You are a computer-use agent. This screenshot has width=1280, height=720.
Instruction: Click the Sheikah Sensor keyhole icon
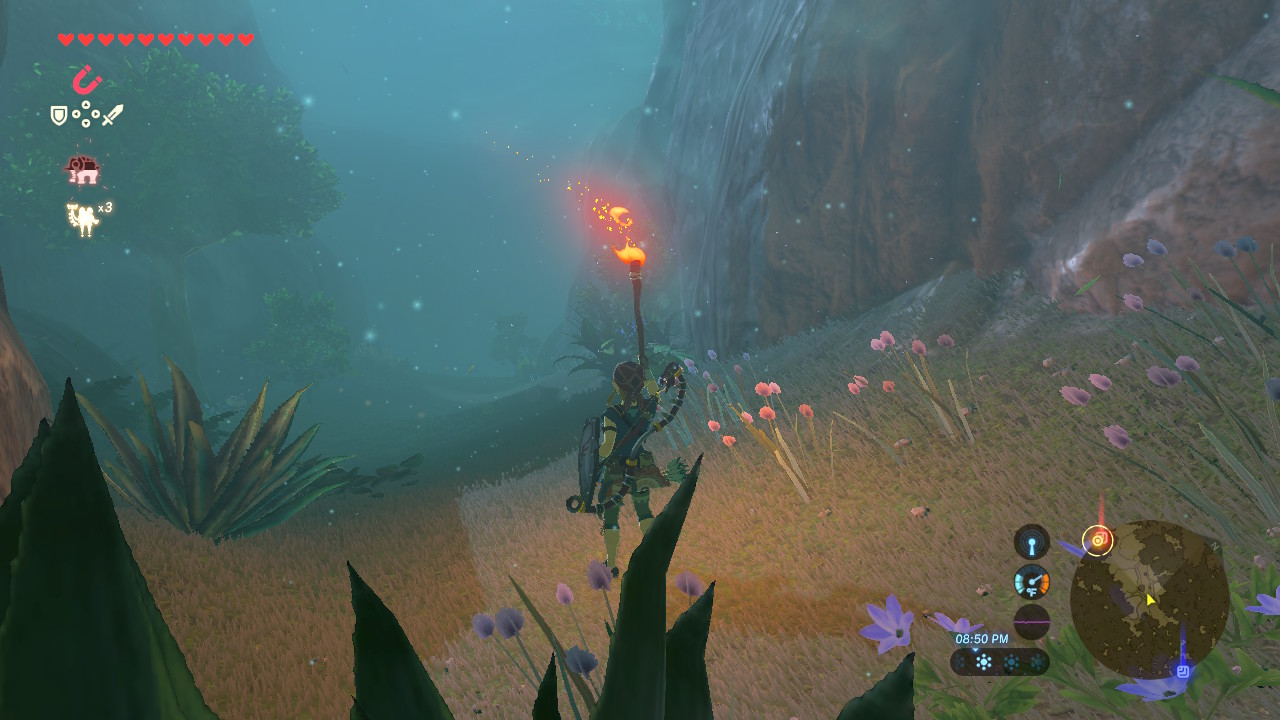tap(1031, 541)
